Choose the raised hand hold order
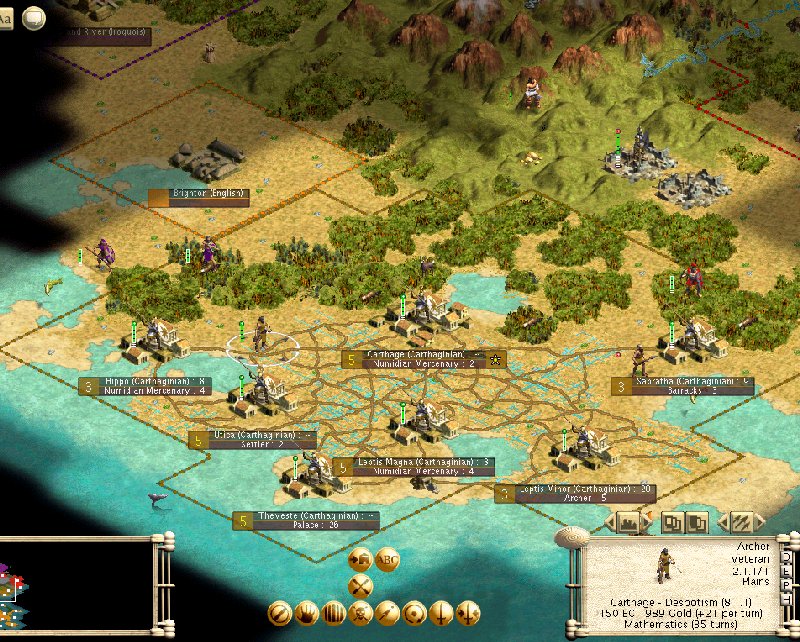The image size is (800, 642). click(x=307, y=612)
